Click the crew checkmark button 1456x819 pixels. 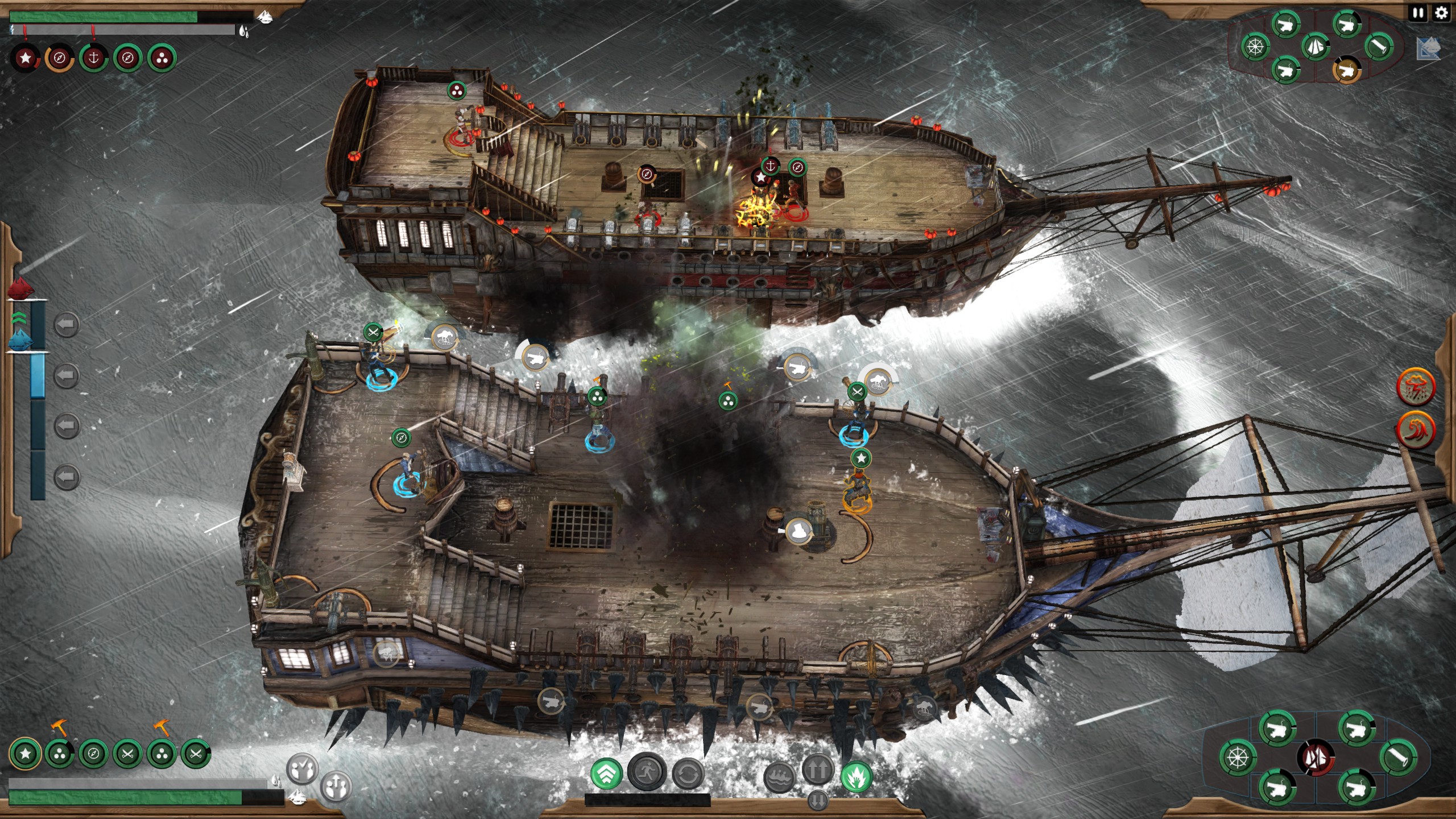tap(302, 769)
